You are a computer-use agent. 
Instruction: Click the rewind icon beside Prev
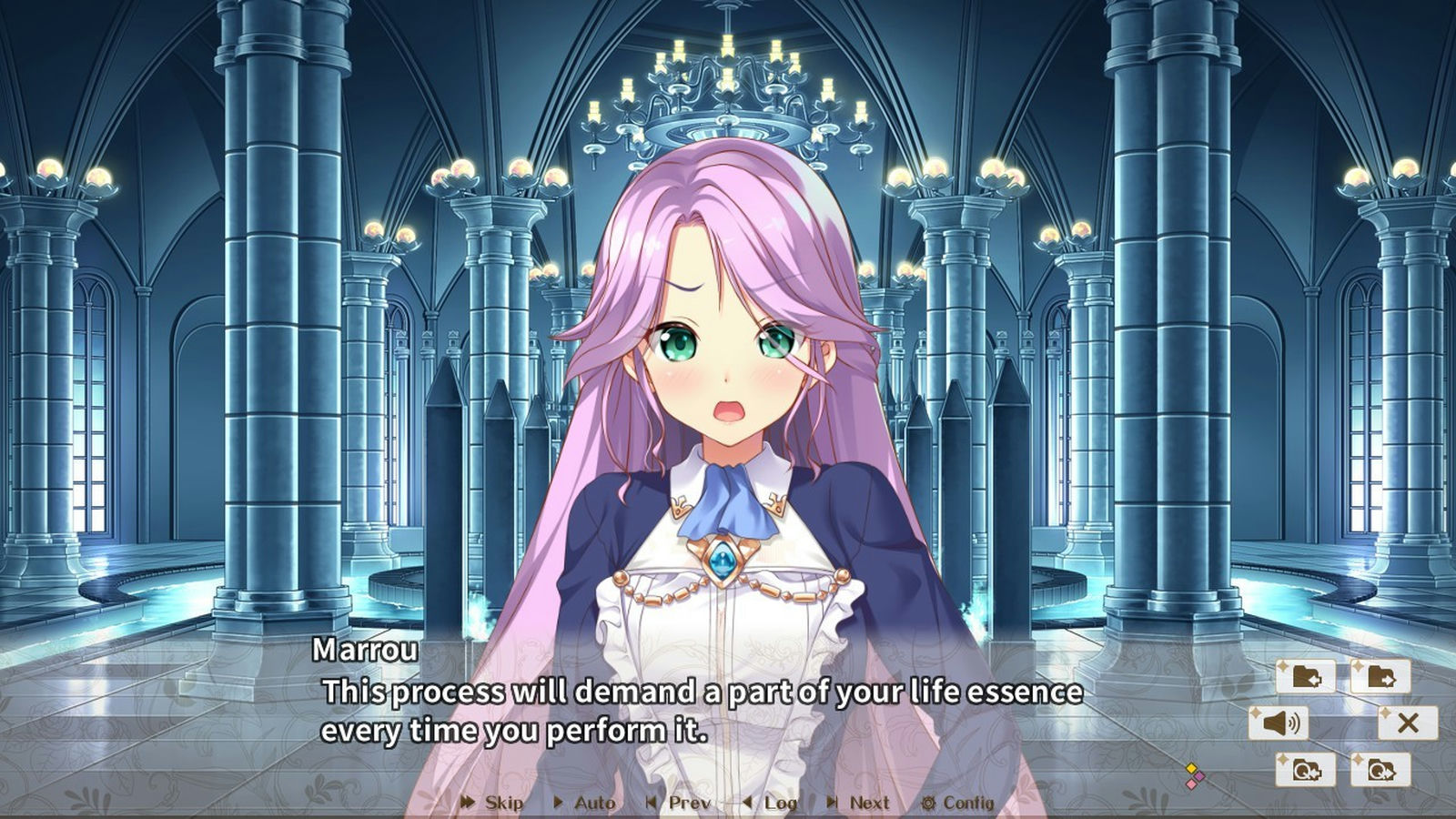(x=651, y=804)
